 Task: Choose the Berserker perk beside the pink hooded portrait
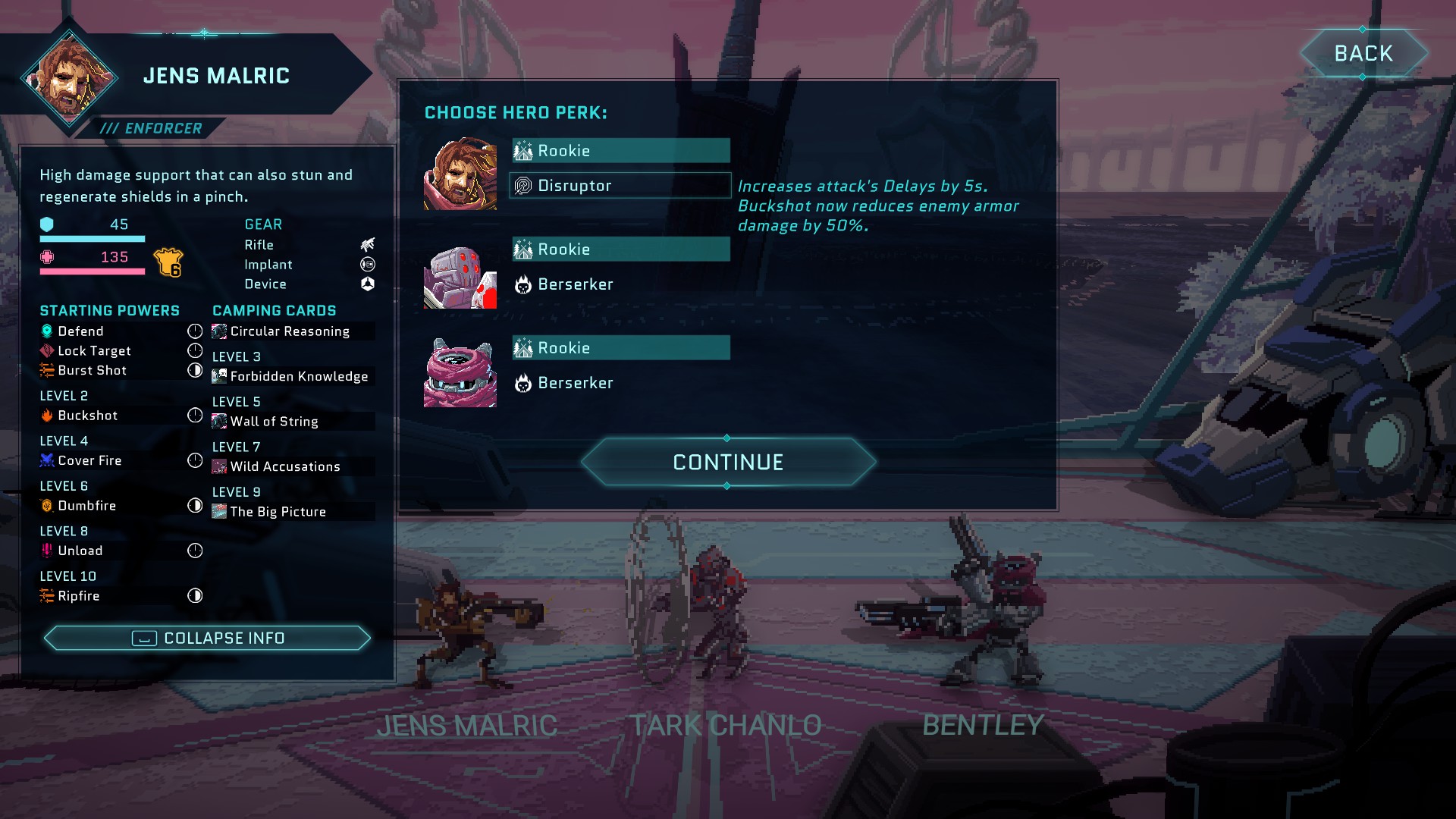575,383
